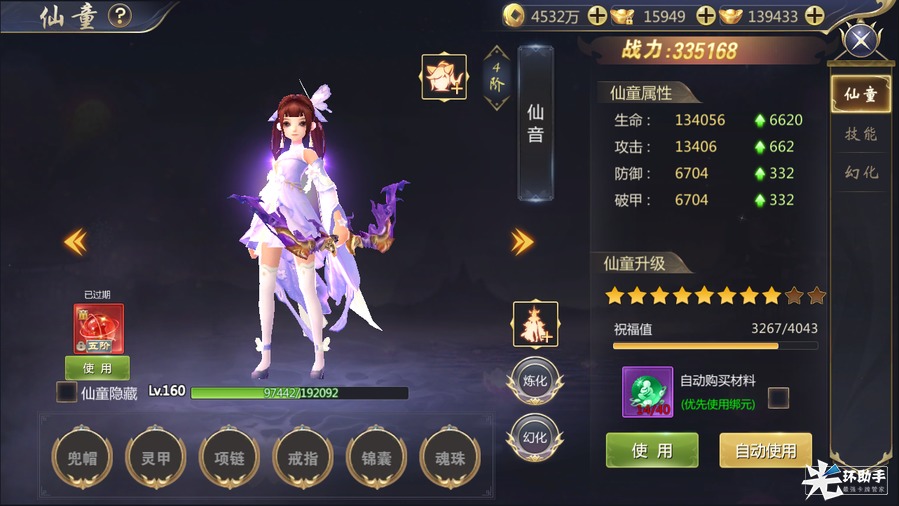Tick the 仙童隐藏 checkbox
Screen dimensions: 899x506
[66, 392]
